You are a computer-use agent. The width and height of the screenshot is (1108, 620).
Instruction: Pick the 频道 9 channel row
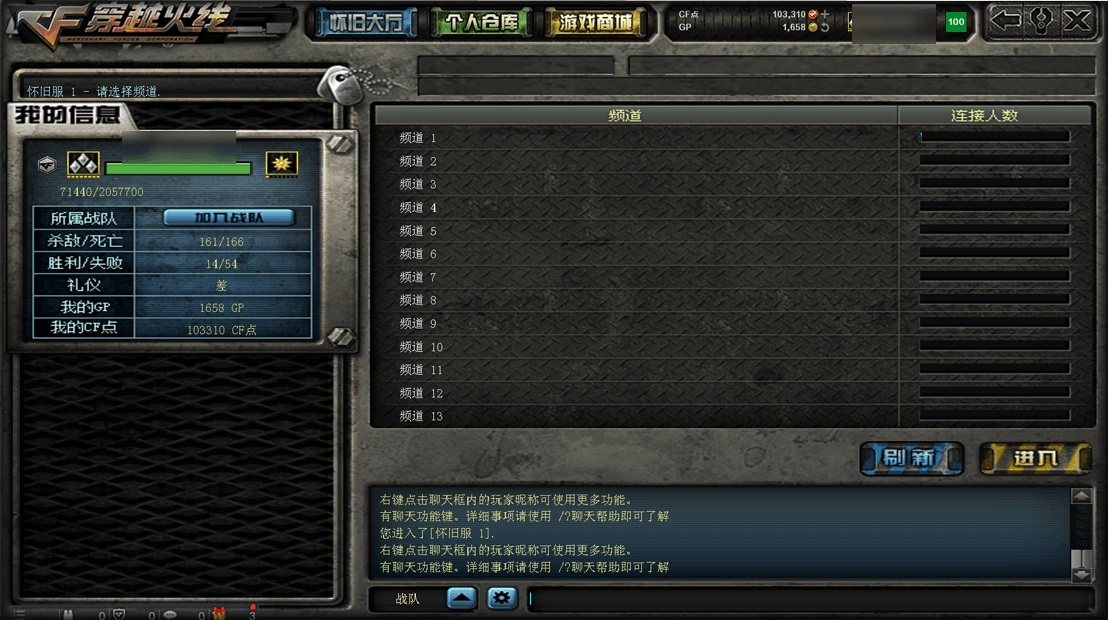(x=634, y=324)
